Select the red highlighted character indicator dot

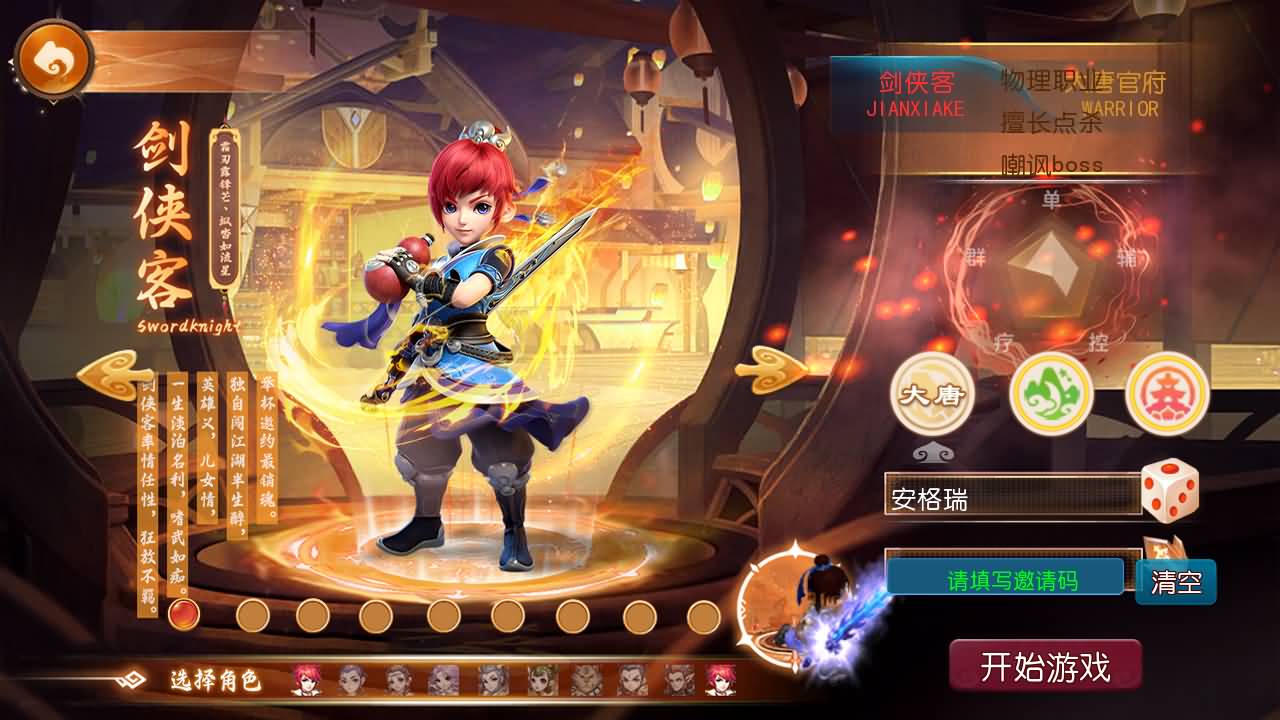(x=182, y=617)
